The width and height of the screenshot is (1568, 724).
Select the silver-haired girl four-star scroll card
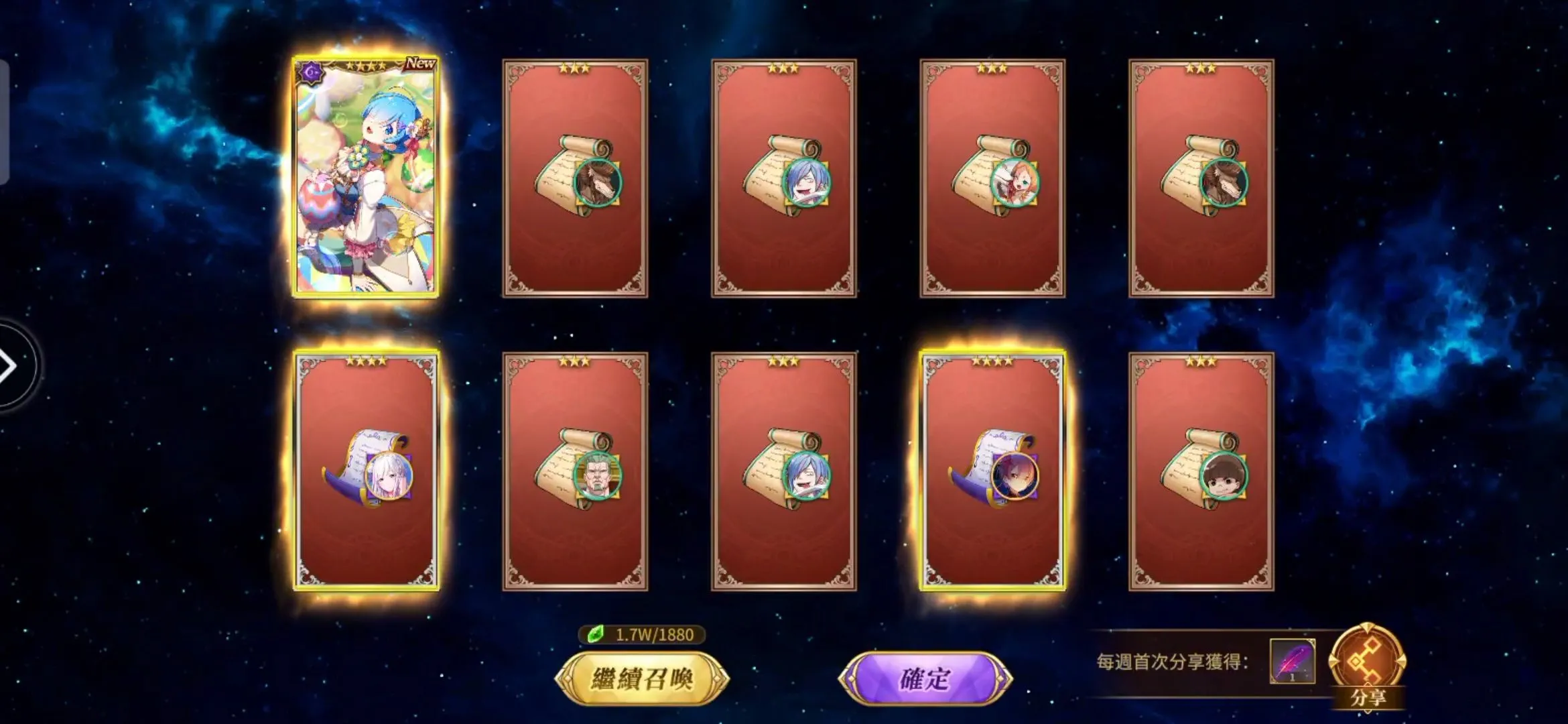[366, 471]
